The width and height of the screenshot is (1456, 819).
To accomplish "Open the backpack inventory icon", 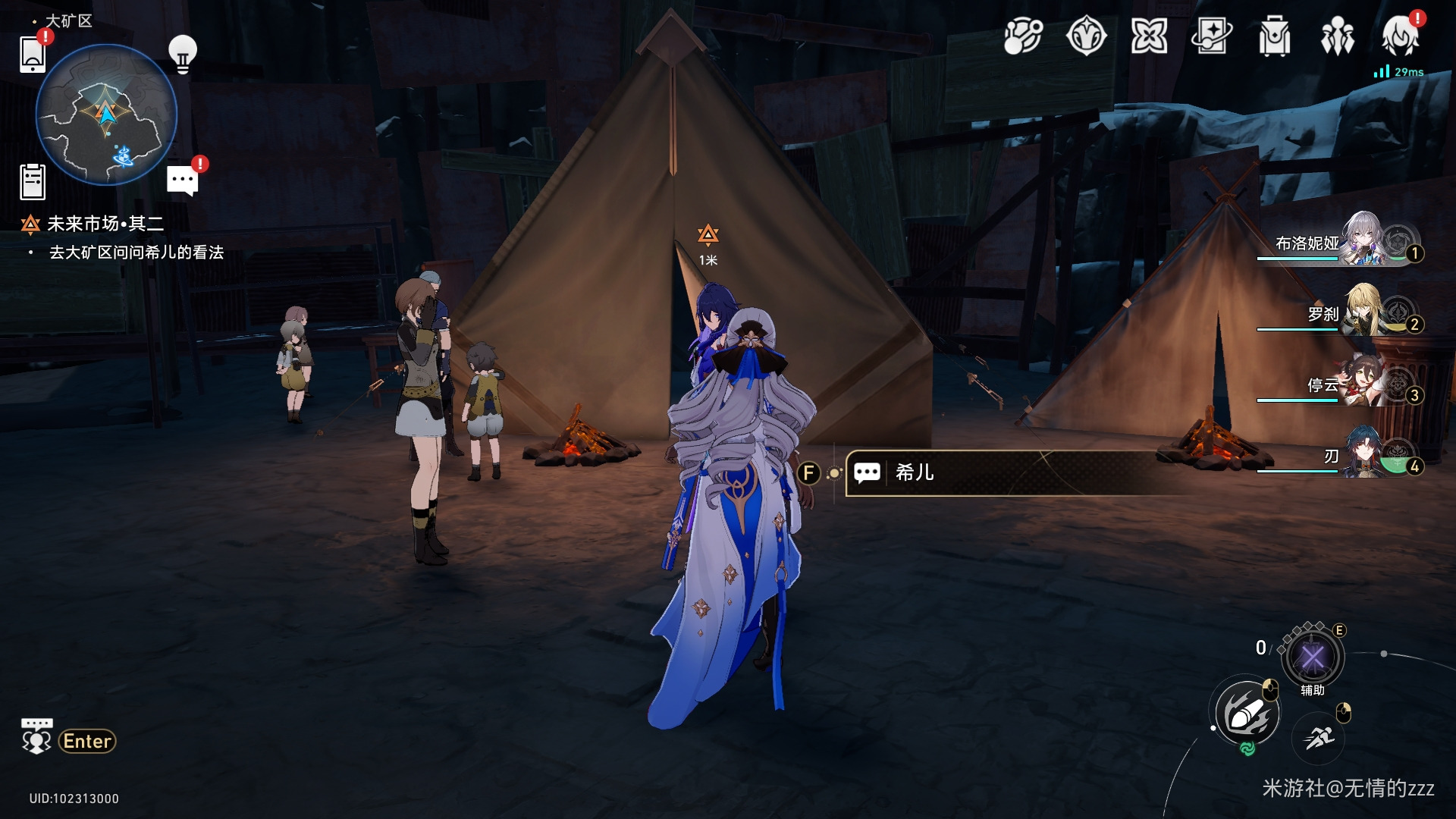I will [1274, 36].
